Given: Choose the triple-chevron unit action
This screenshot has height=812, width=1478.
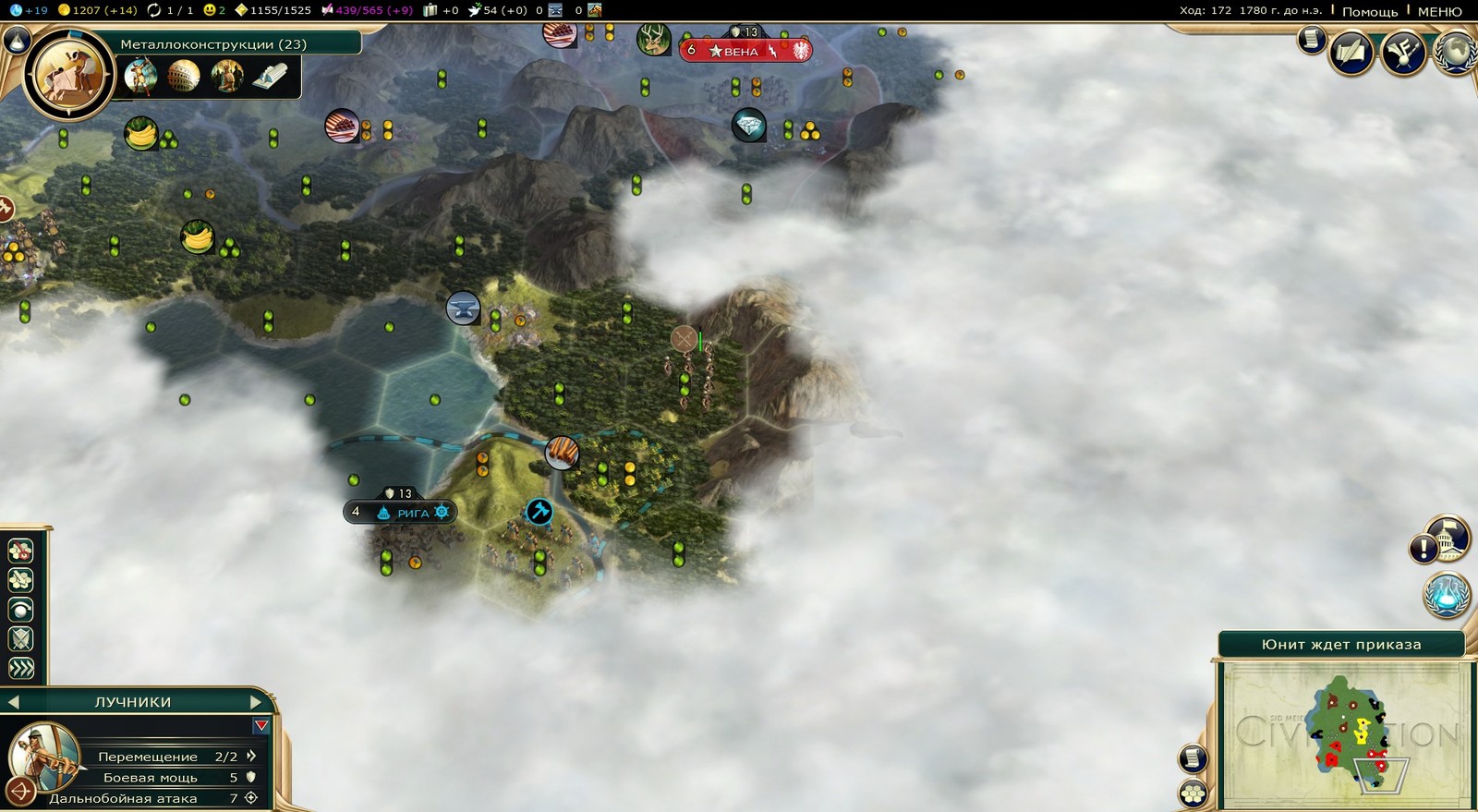Looking at the screenshot, I should click(20, 668).
